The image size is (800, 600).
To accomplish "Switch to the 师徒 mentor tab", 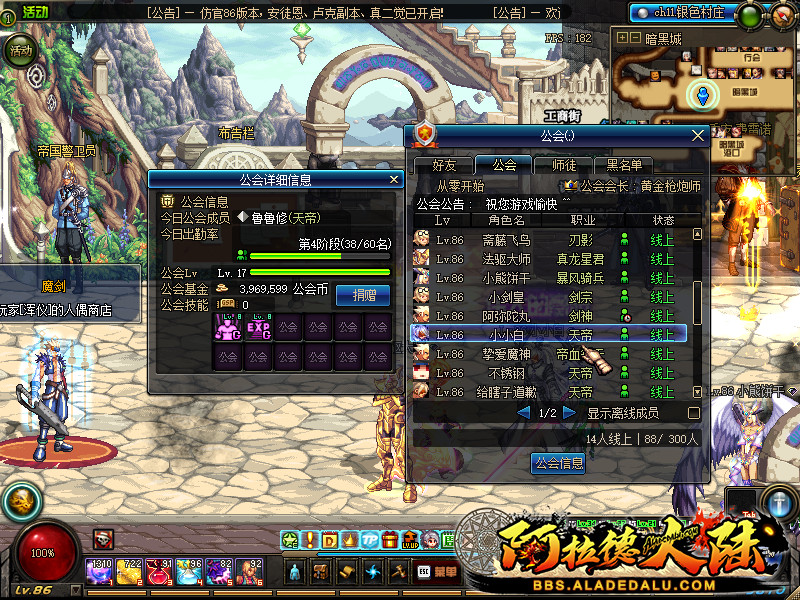I will pos(557,165).
